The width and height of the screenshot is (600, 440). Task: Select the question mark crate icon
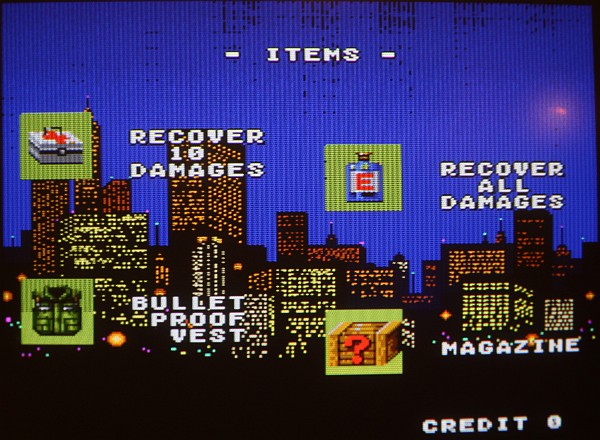point(363,342)
